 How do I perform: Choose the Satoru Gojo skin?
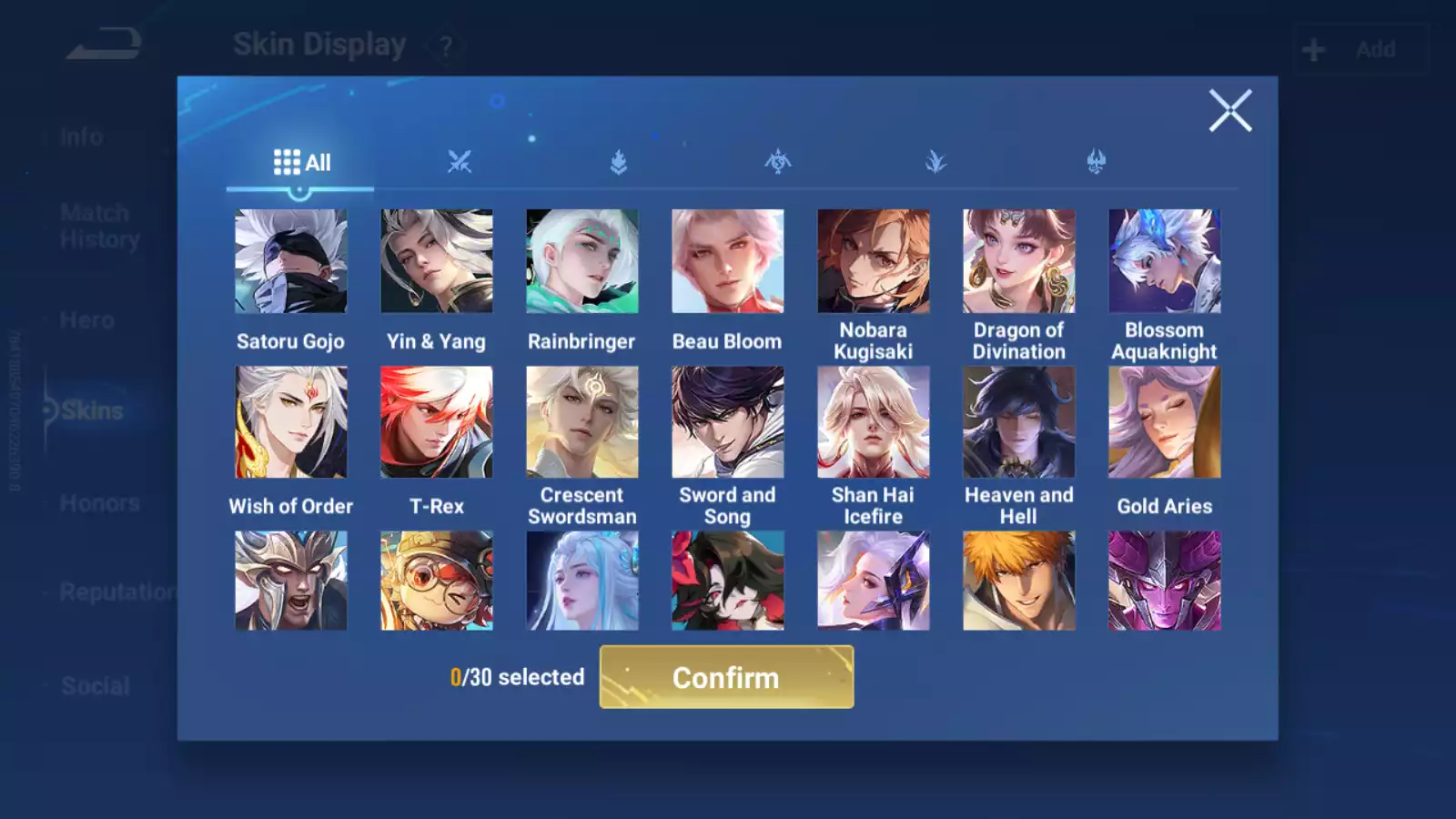point(291,261)
